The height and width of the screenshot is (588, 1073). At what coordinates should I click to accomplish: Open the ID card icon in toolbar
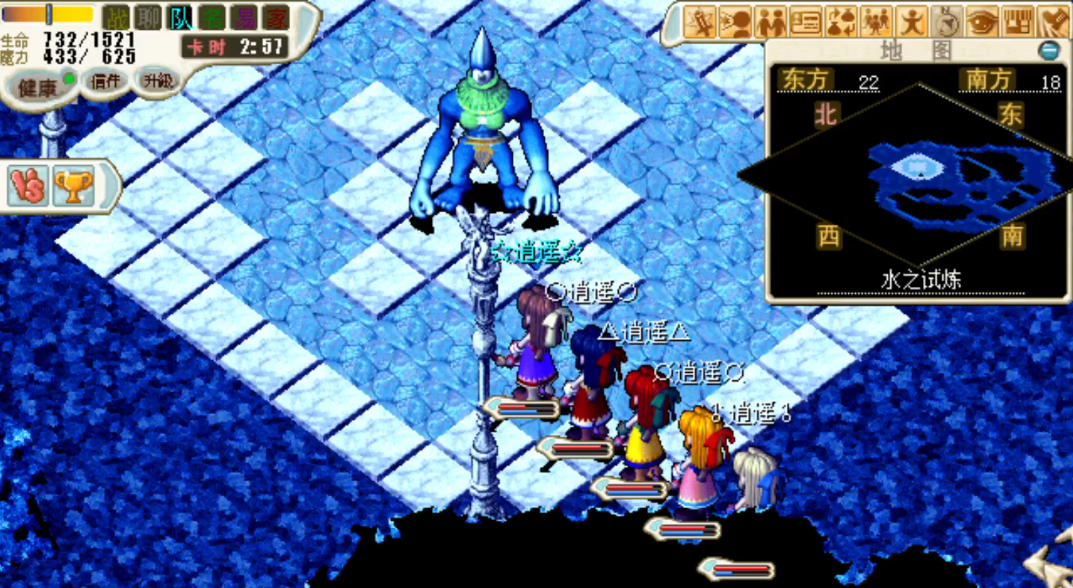tap(807, 20)
